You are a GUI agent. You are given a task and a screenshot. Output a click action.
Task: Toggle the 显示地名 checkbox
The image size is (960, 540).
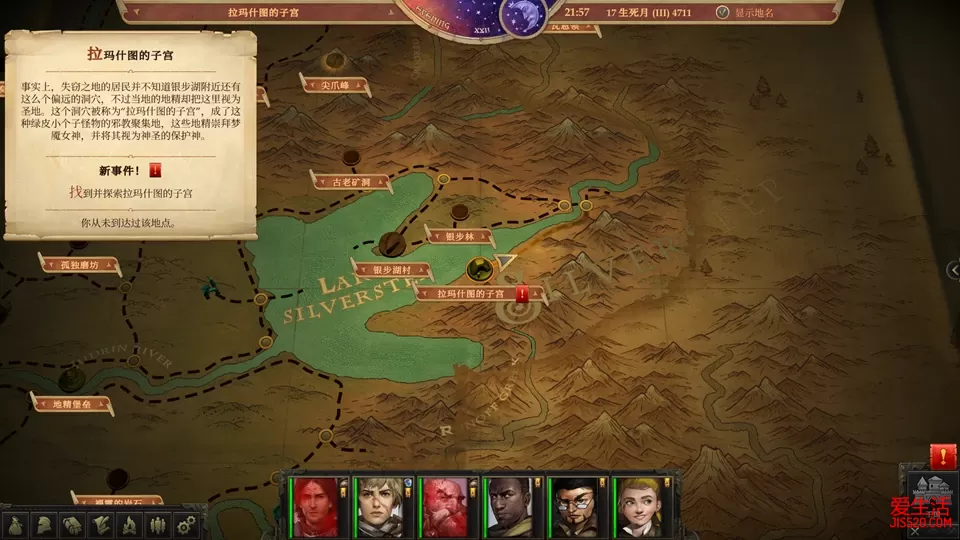tap(723, 13)
